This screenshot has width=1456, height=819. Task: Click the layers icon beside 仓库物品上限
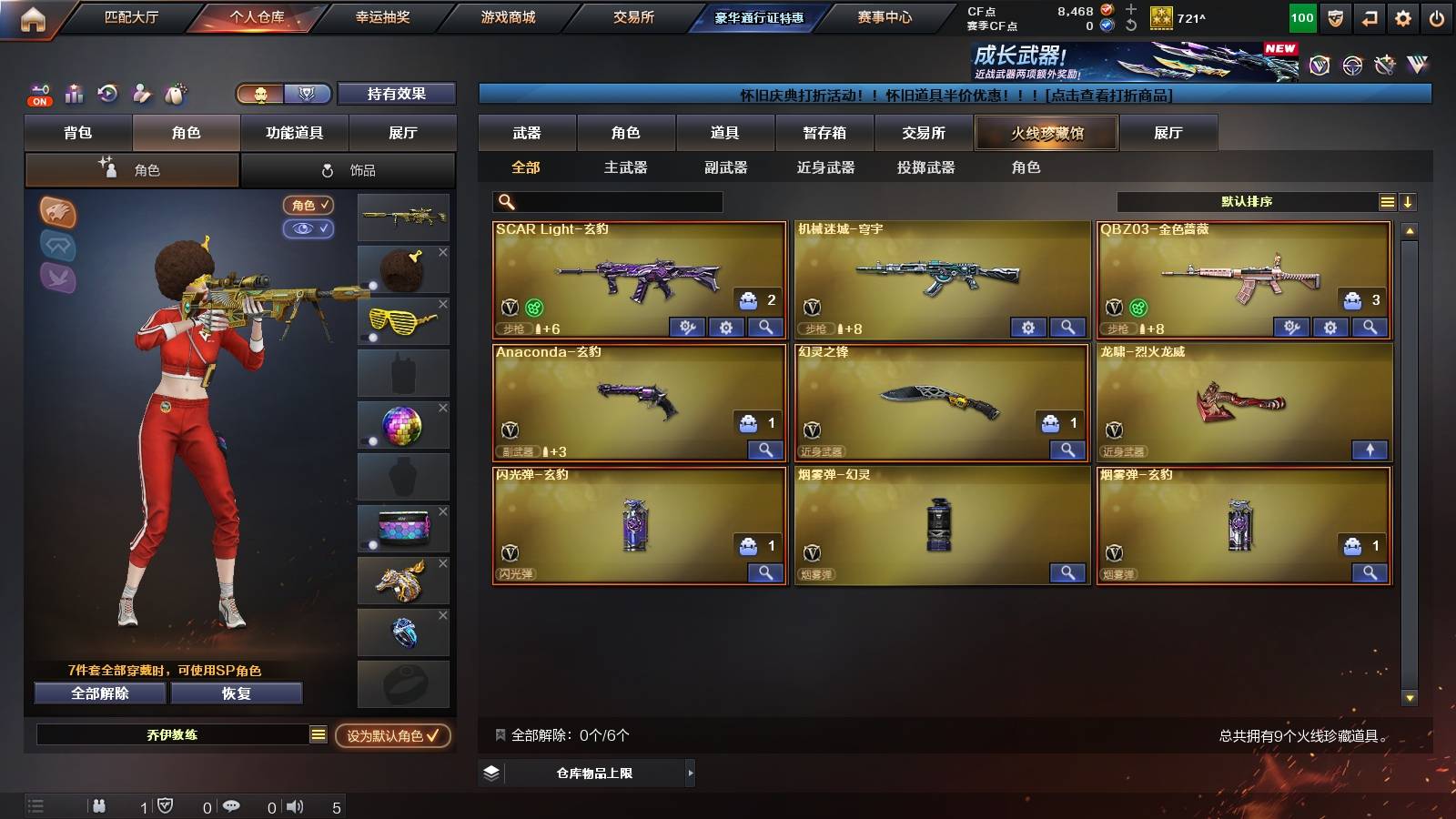tap(492, 773)
